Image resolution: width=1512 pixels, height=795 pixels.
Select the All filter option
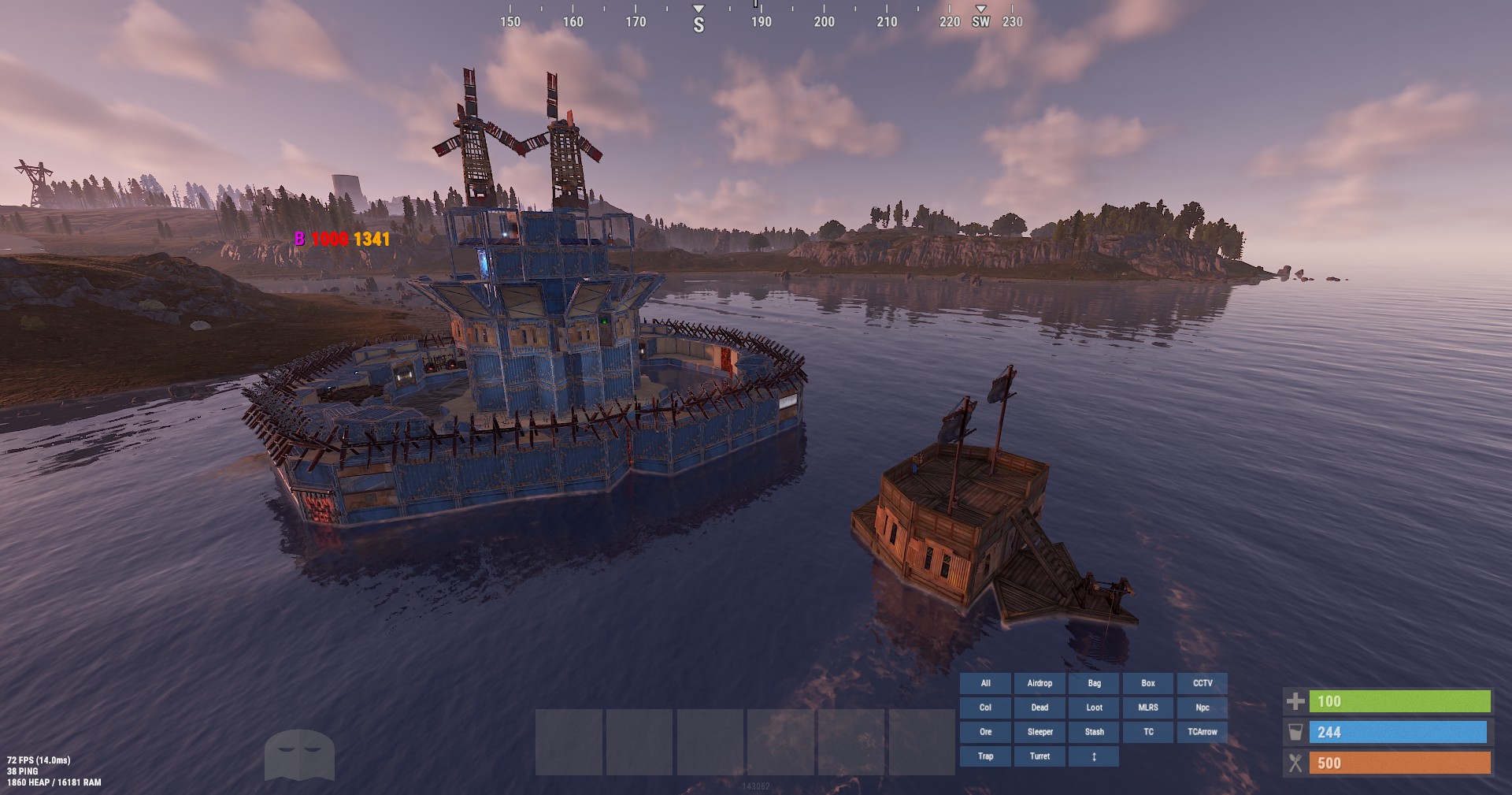point(985,683)
